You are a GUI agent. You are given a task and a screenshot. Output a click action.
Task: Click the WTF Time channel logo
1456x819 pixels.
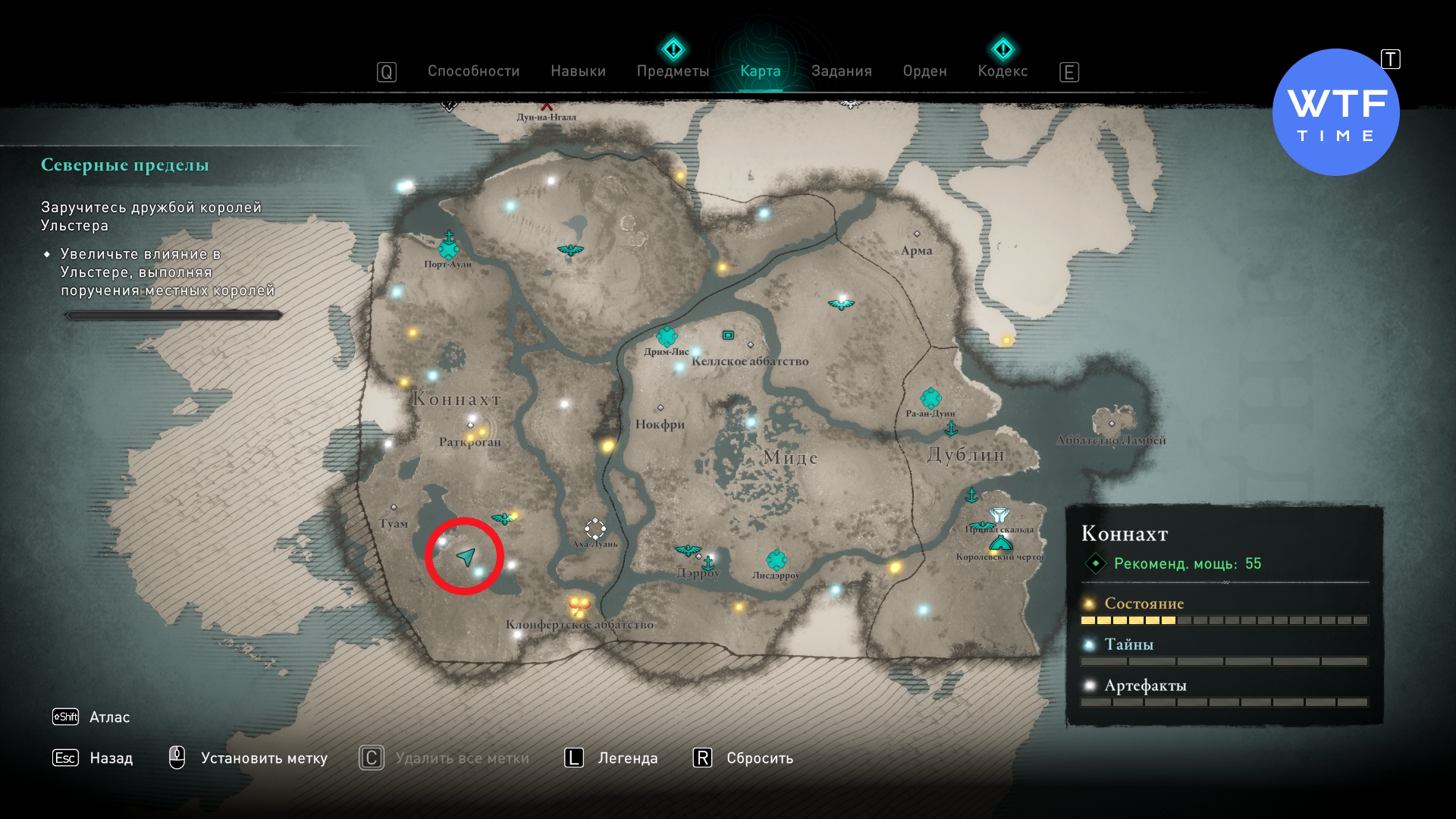click(x=1335, y=112)
